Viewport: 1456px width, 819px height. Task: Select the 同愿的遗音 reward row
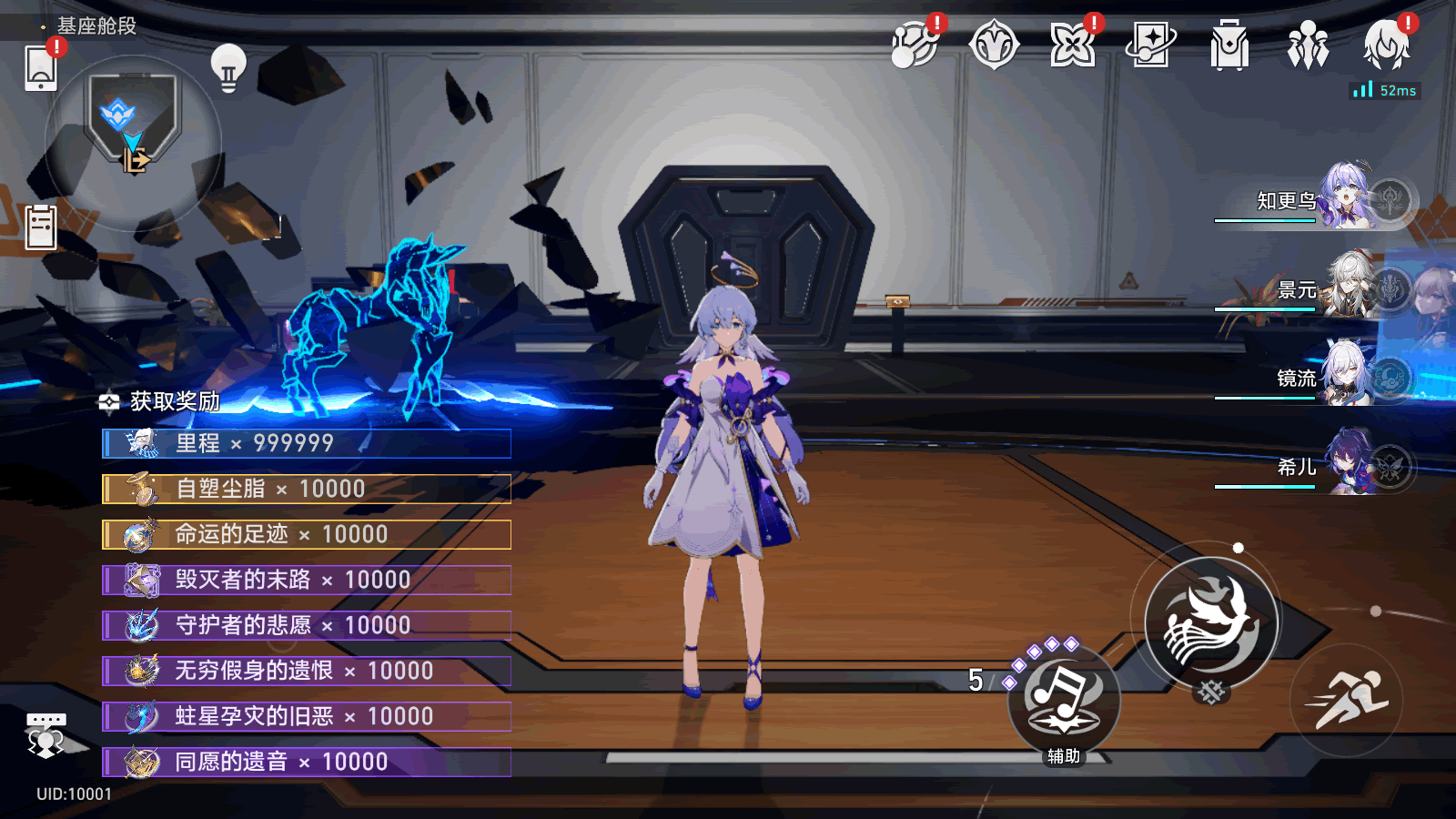[307, 762]
